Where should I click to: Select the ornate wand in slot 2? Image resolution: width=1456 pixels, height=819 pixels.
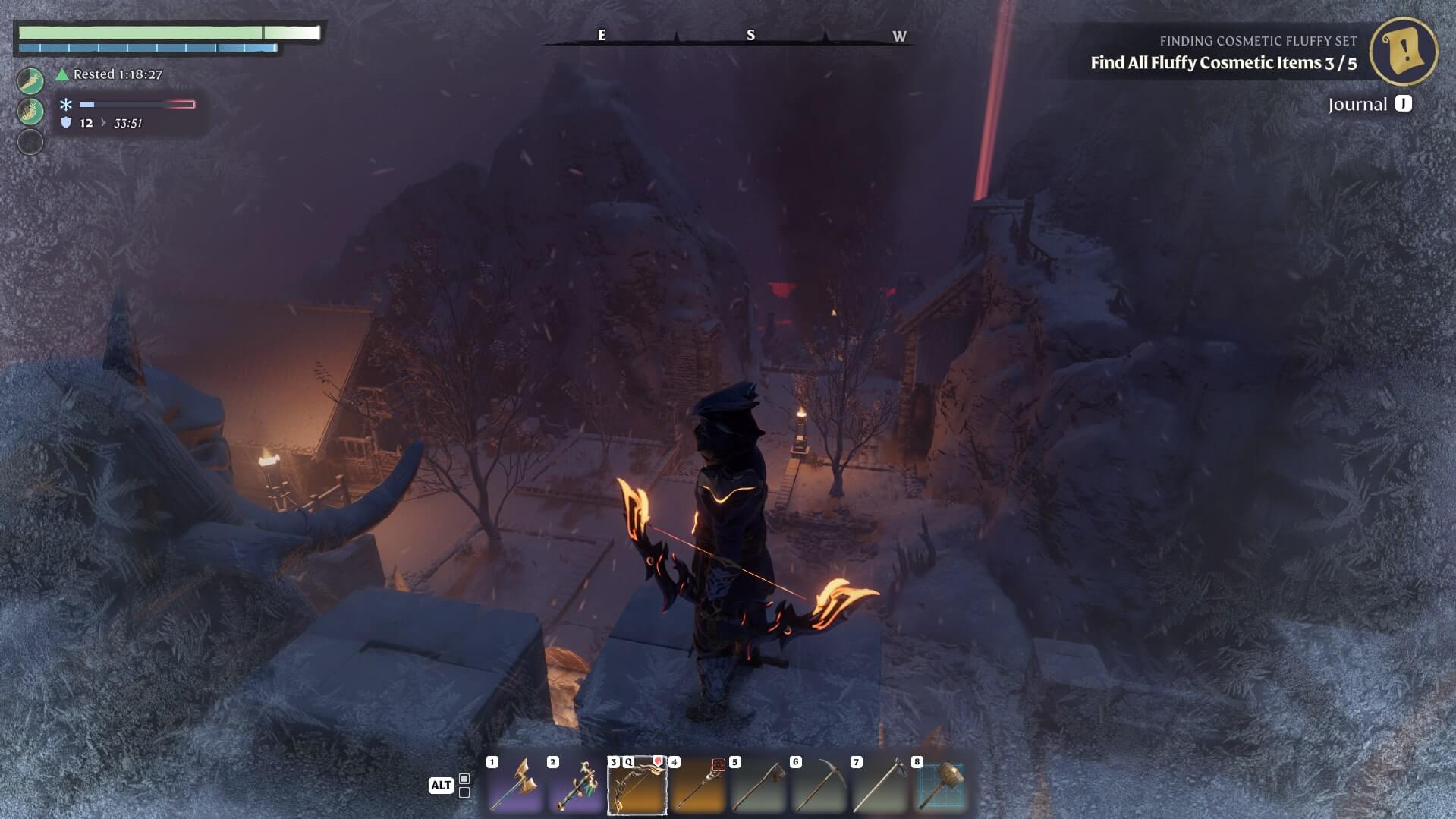576,785
